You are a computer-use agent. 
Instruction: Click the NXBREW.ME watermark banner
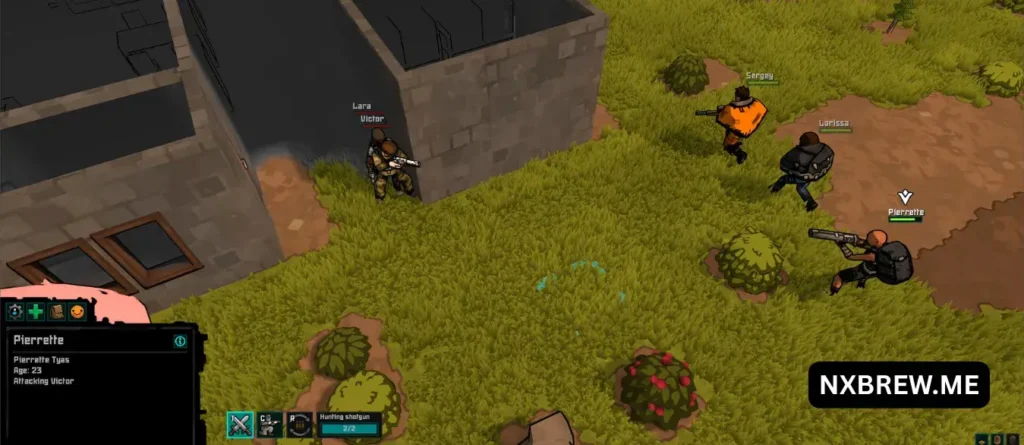(898, 385)
